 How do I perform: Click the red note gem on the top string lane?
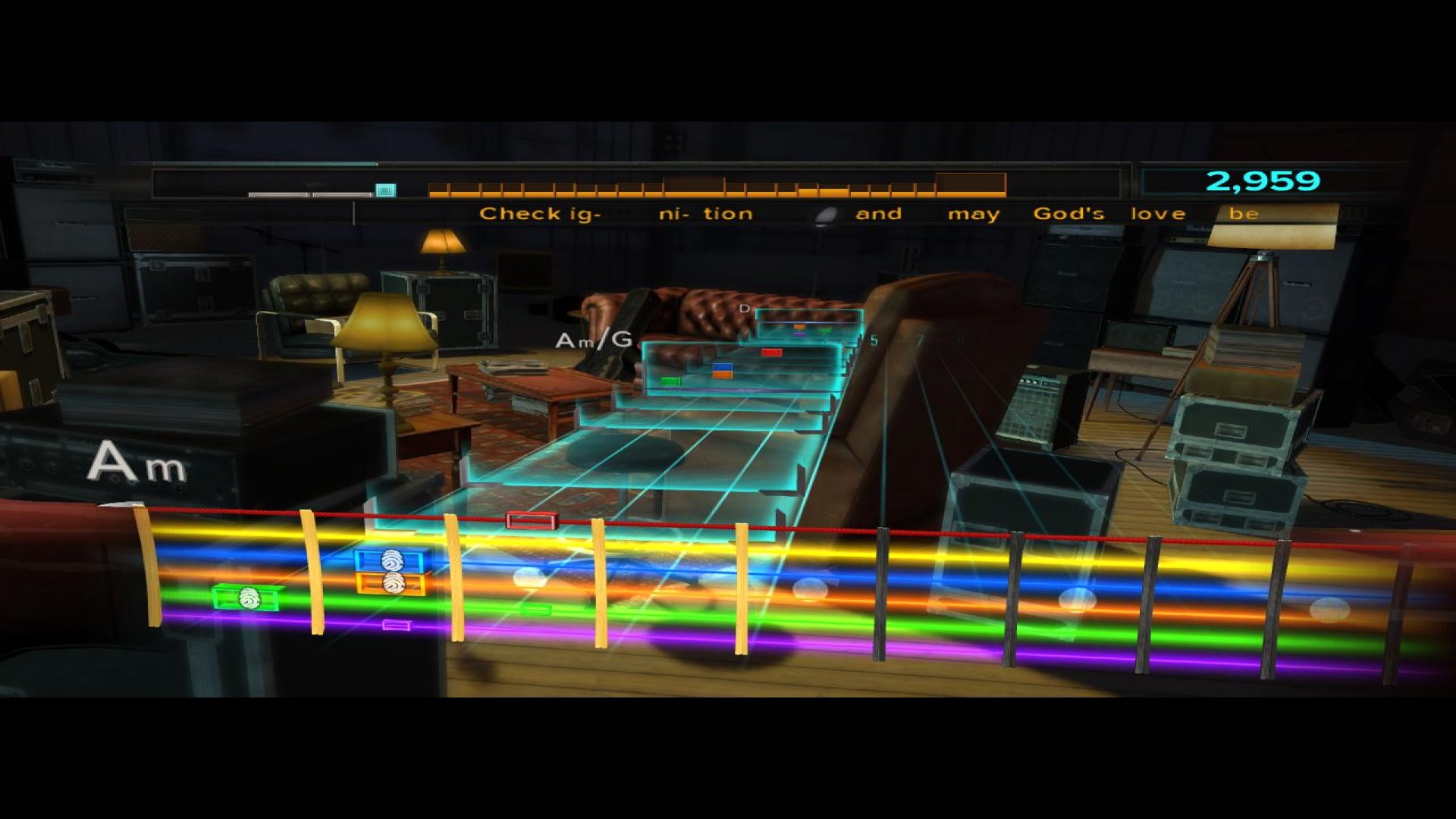pyautogui.click(x=531, y=519)
